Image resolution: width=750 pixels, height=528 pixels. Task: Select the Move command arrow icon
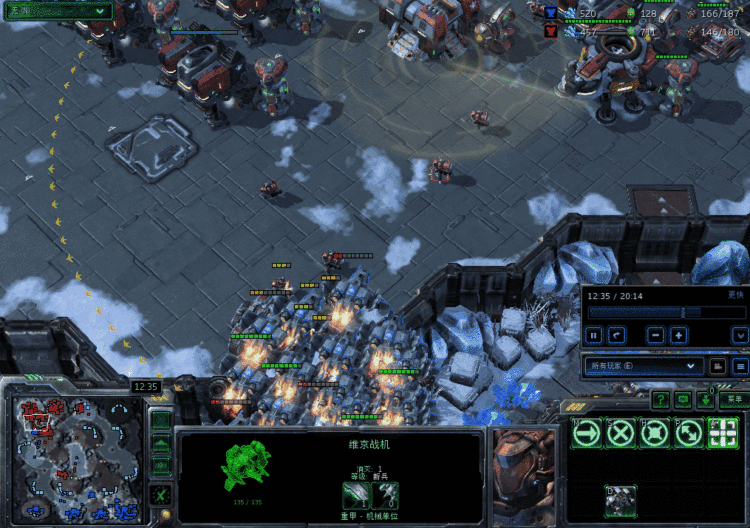588,433
